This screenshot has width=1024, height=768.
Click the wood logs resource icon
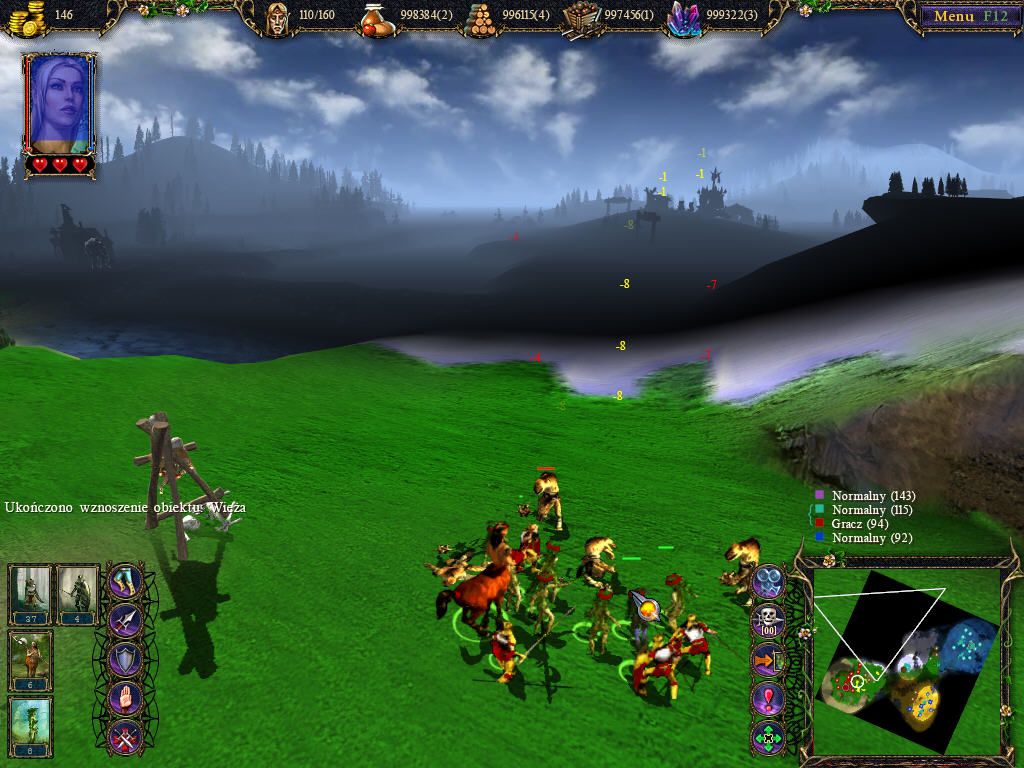[x=482, y=16]
